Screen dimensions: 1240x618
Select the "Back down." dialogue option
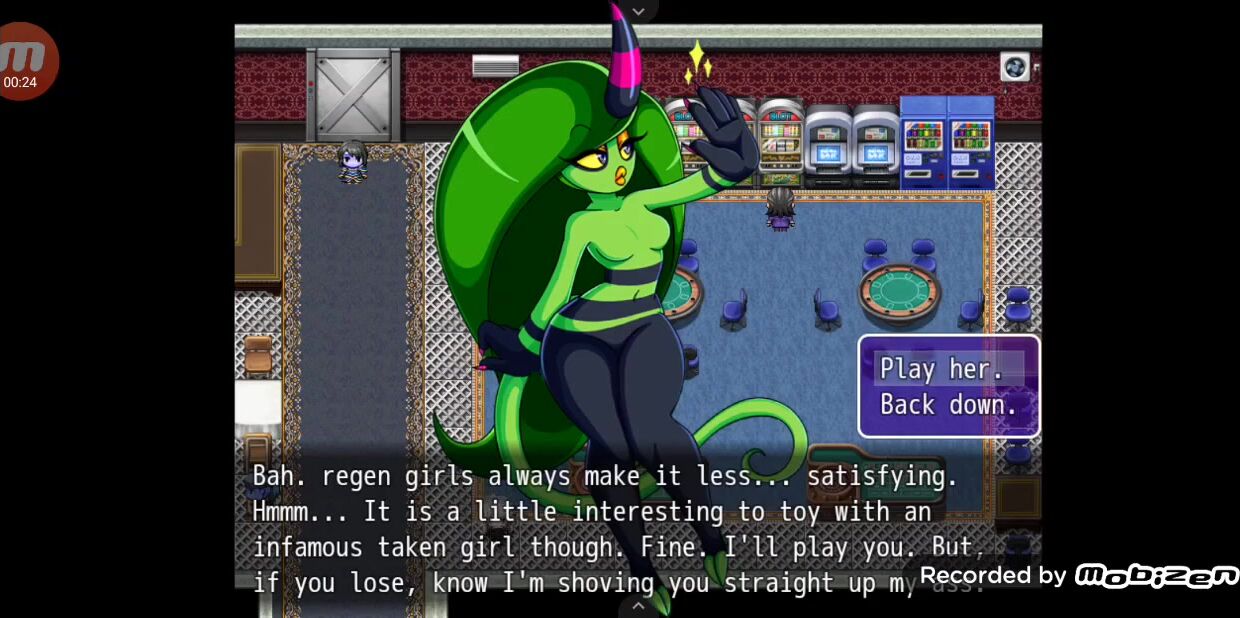pyautogui.click(x=948, y=405)
